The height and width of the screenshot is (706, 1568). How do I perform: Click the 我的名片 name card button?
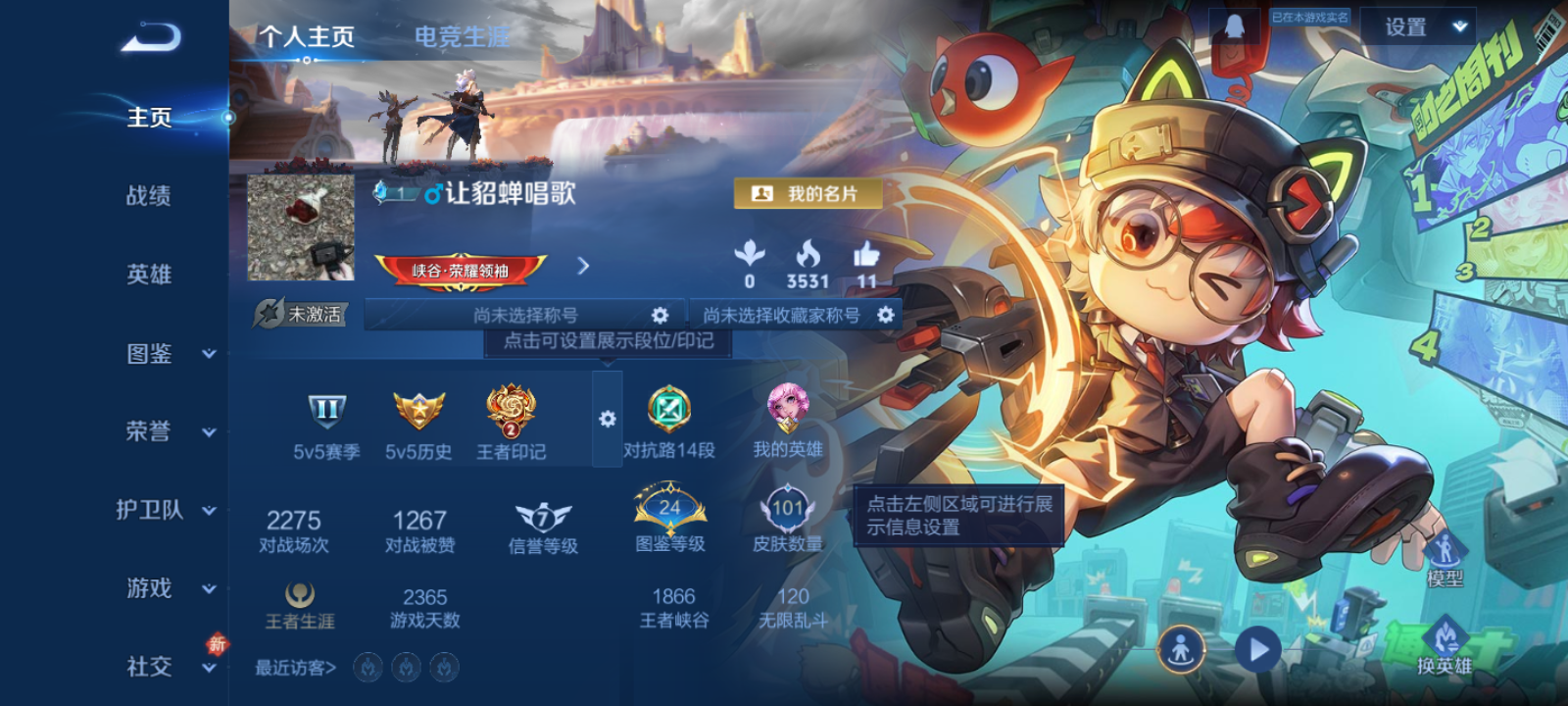[x=810, y=193]
